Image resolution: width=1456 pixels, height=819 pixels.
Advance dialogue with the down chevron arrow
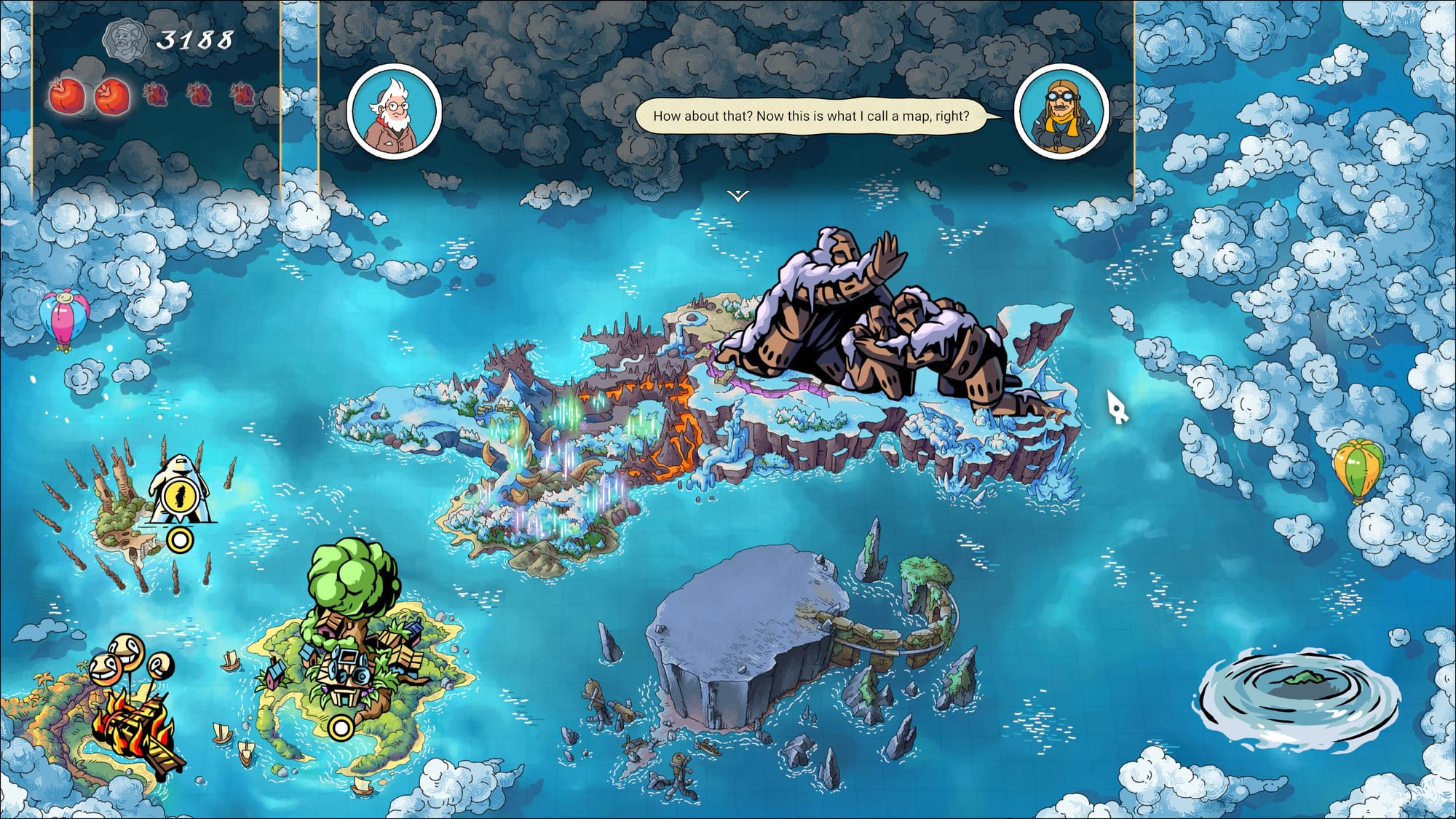(737, 196)
